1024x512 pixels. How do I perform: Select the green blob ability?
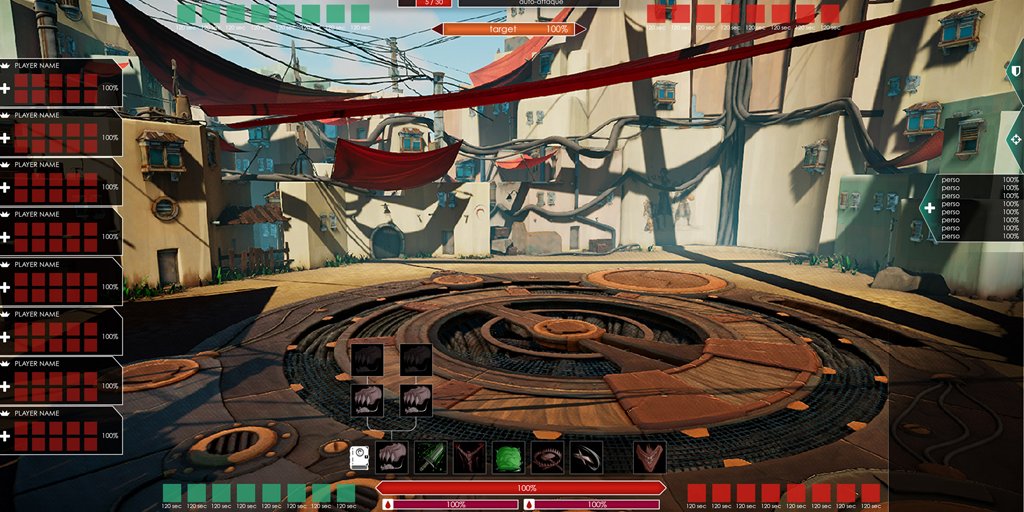coord(508,458)
